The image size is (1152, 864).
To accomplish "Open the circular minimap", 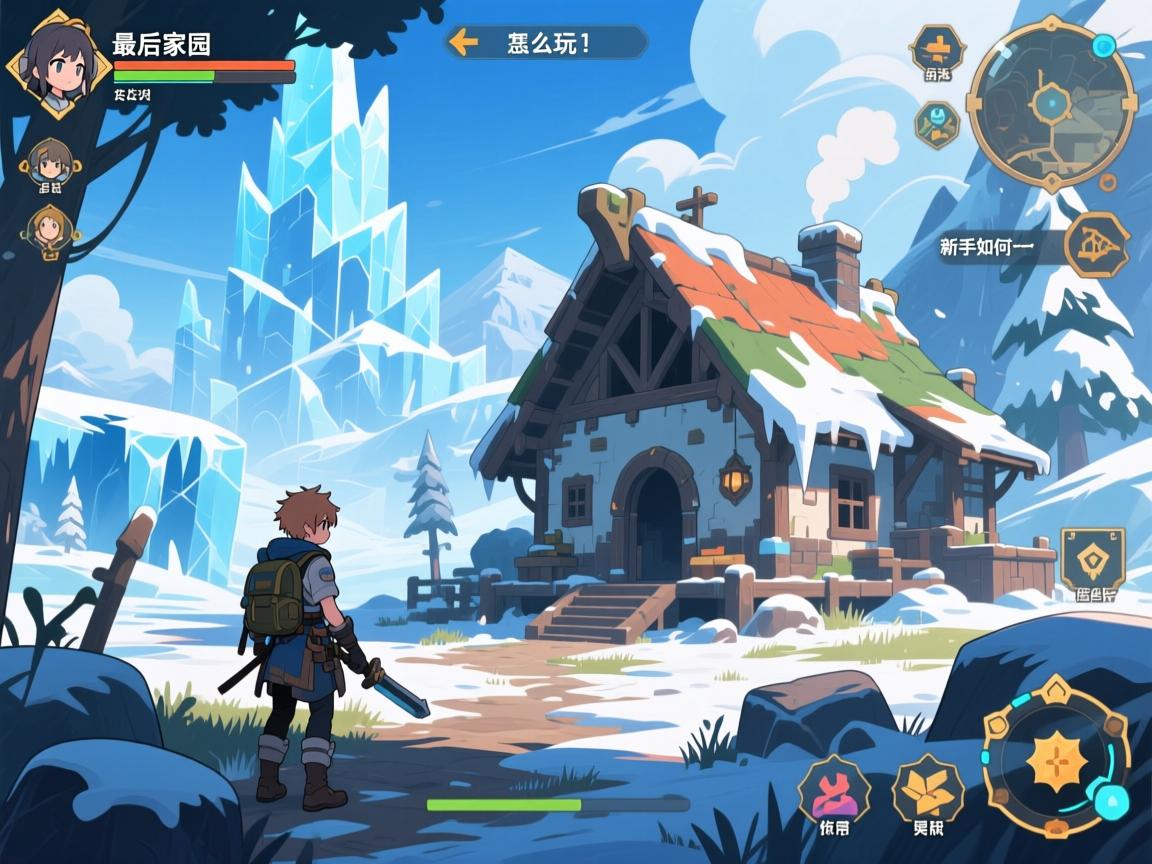I will click(1051, 105).
